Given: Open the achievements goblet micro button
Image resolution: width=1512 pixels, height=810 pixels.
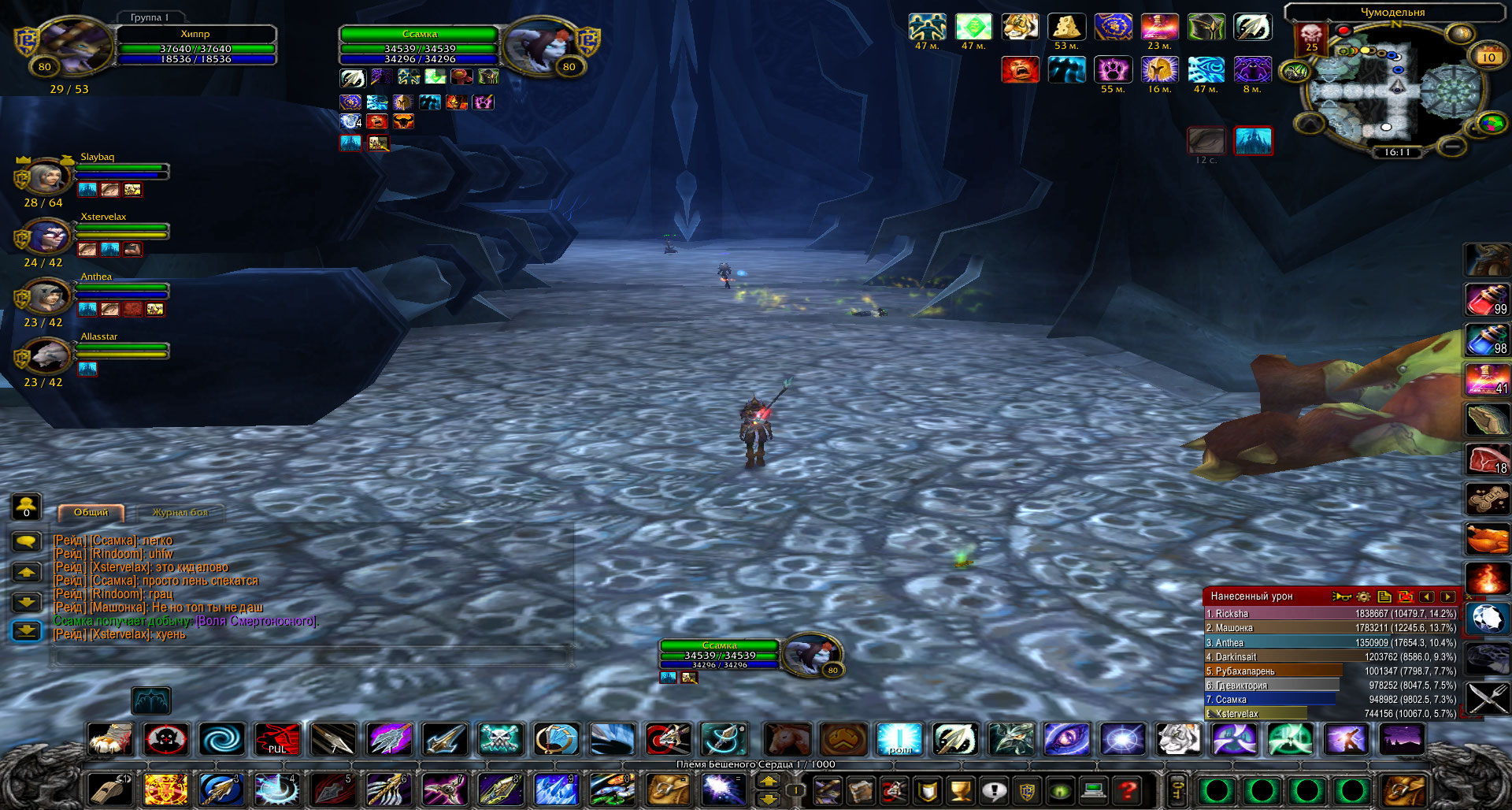Looking at the screenshot, I should (x=960, y=790).
